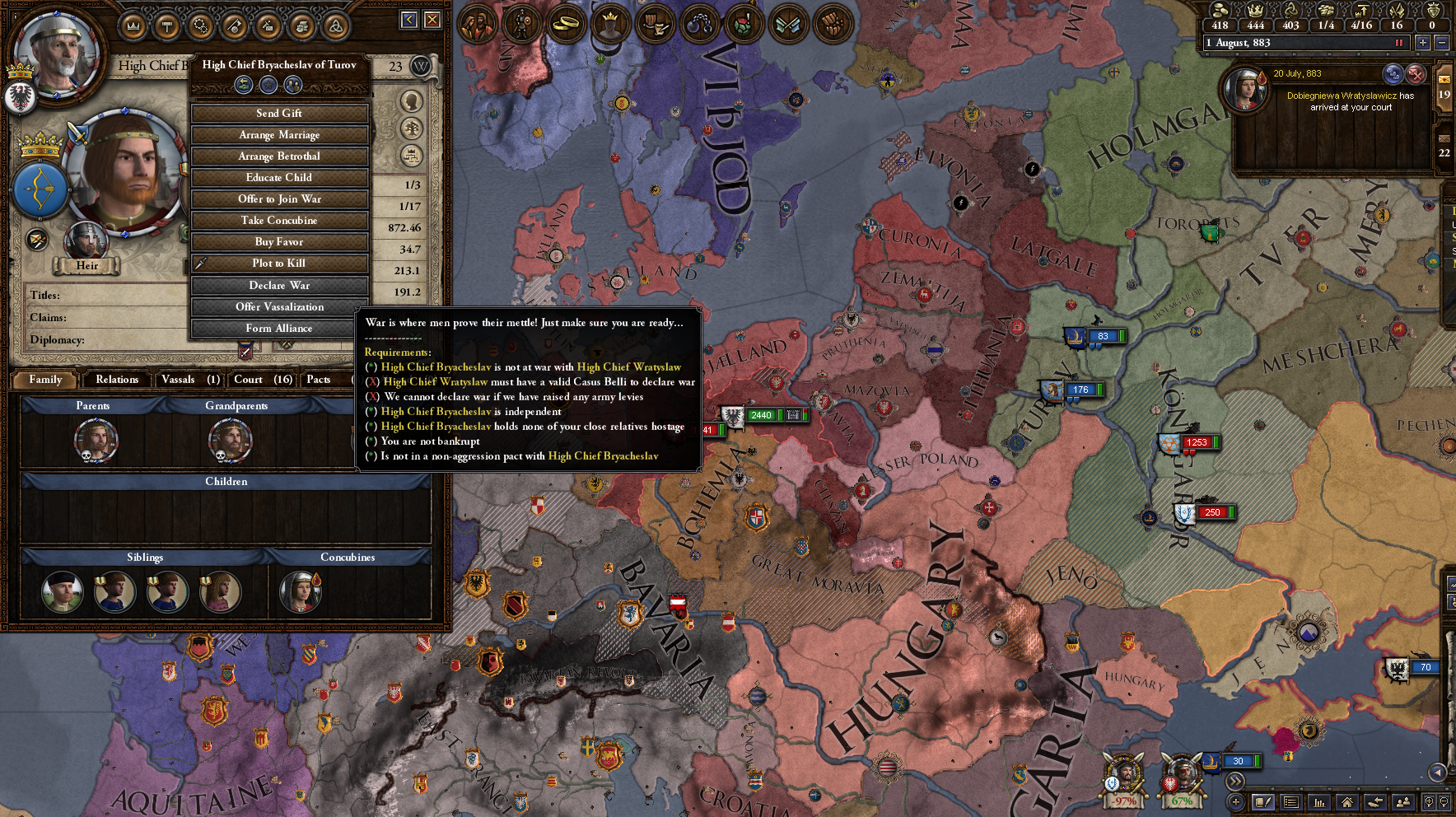This screenshot has height=817, width=1456.
Task: Zoom out the map with the minus magnifier
Action: pyautogui.click(x=1445, y=802)
